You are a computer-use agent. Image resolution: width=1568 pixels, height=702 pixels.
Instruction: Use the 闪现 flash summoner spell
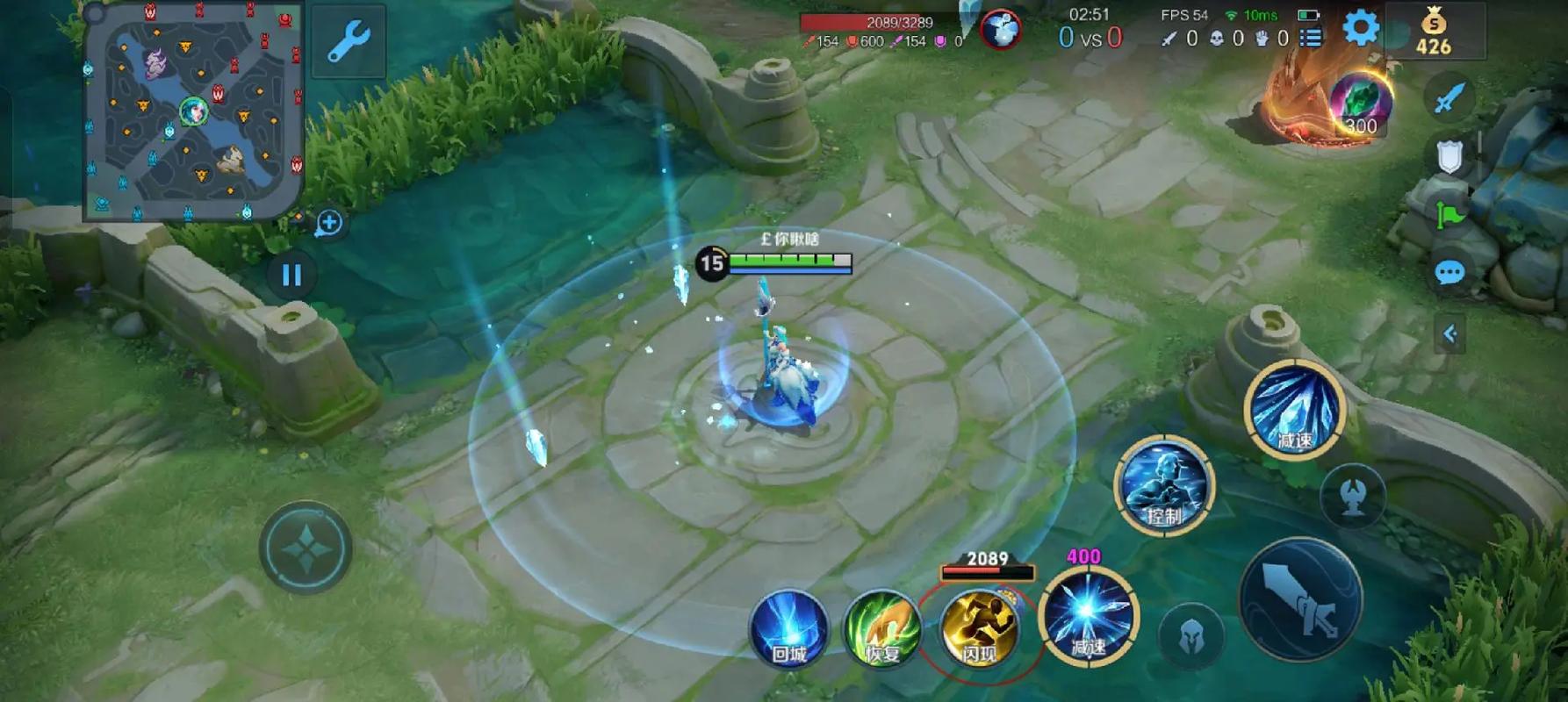(978, 627)
